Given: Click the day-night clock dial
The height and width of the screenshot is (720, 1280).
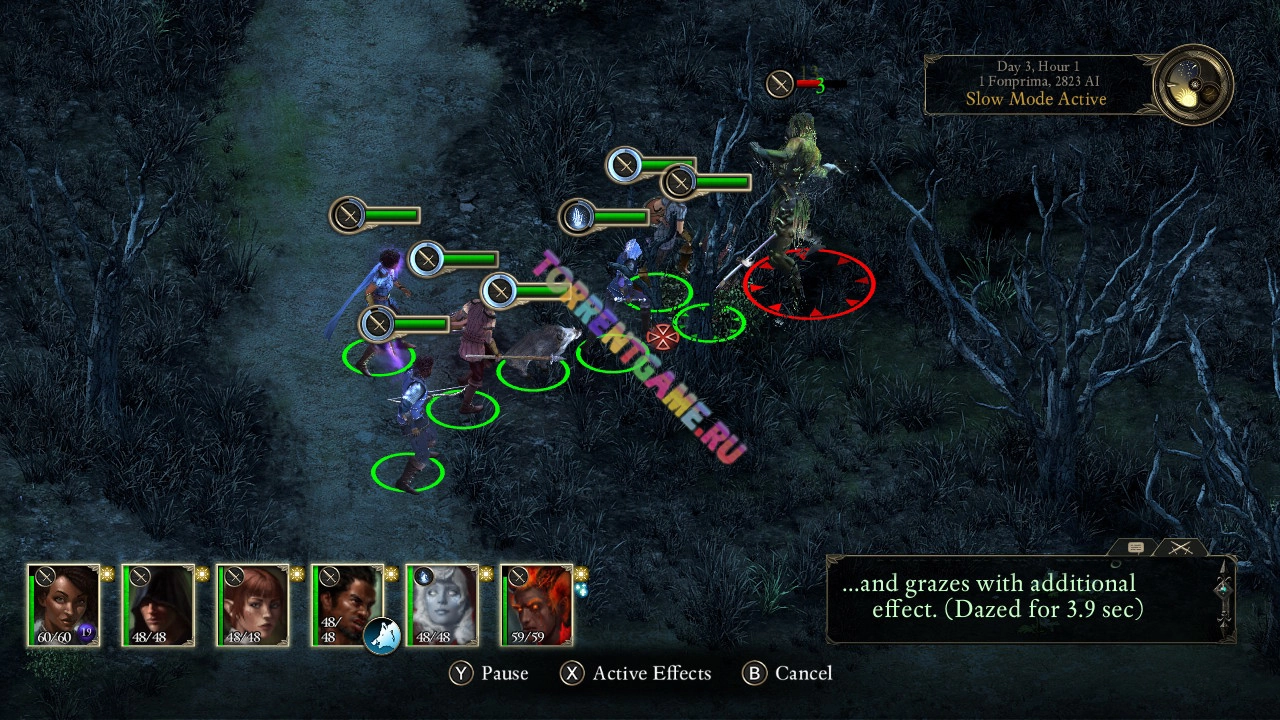Looking at the screenshot, I should point(1192,85).
